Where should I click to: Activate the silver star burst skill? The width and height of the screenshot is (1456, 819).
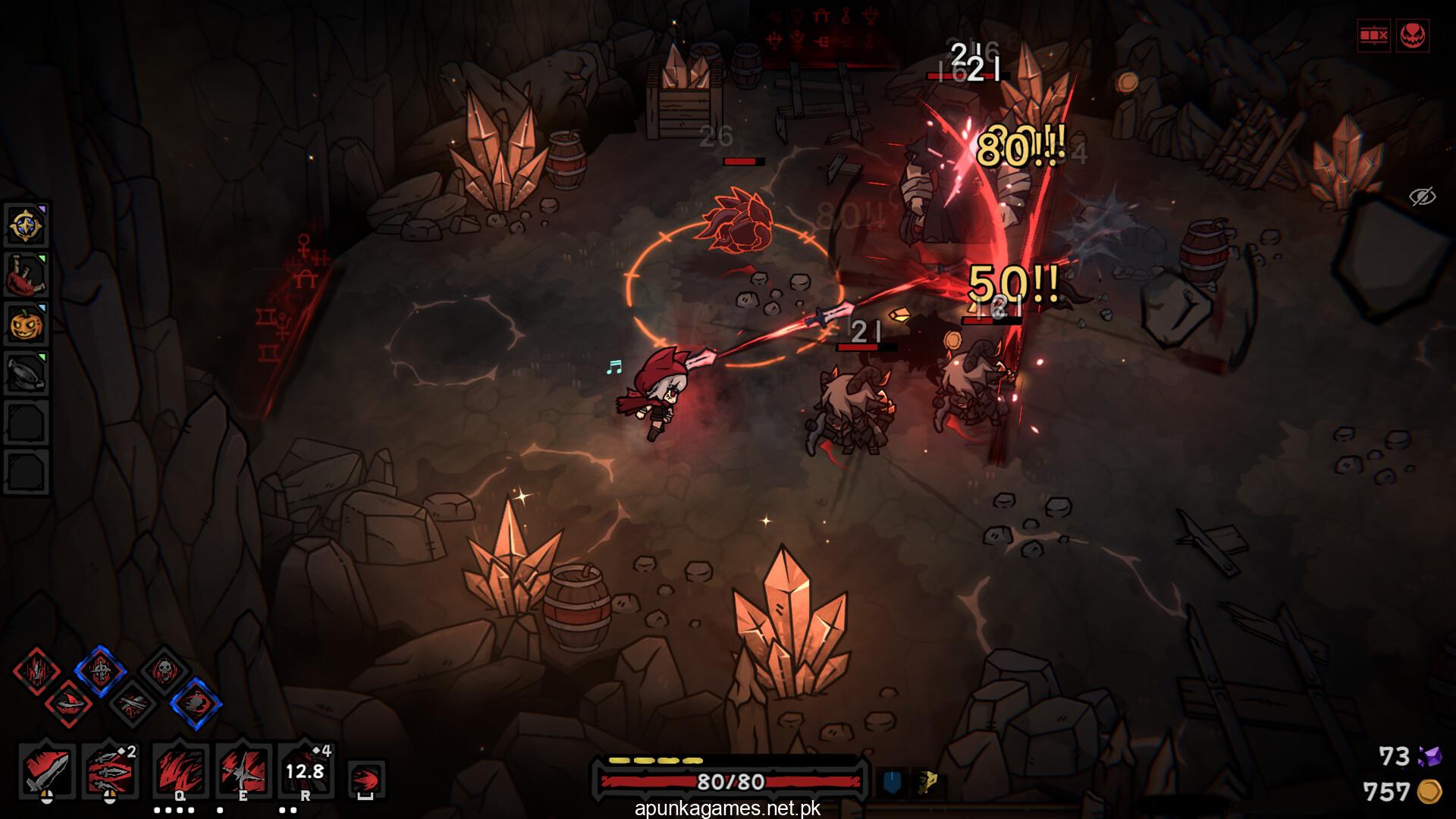coord(243,770)
